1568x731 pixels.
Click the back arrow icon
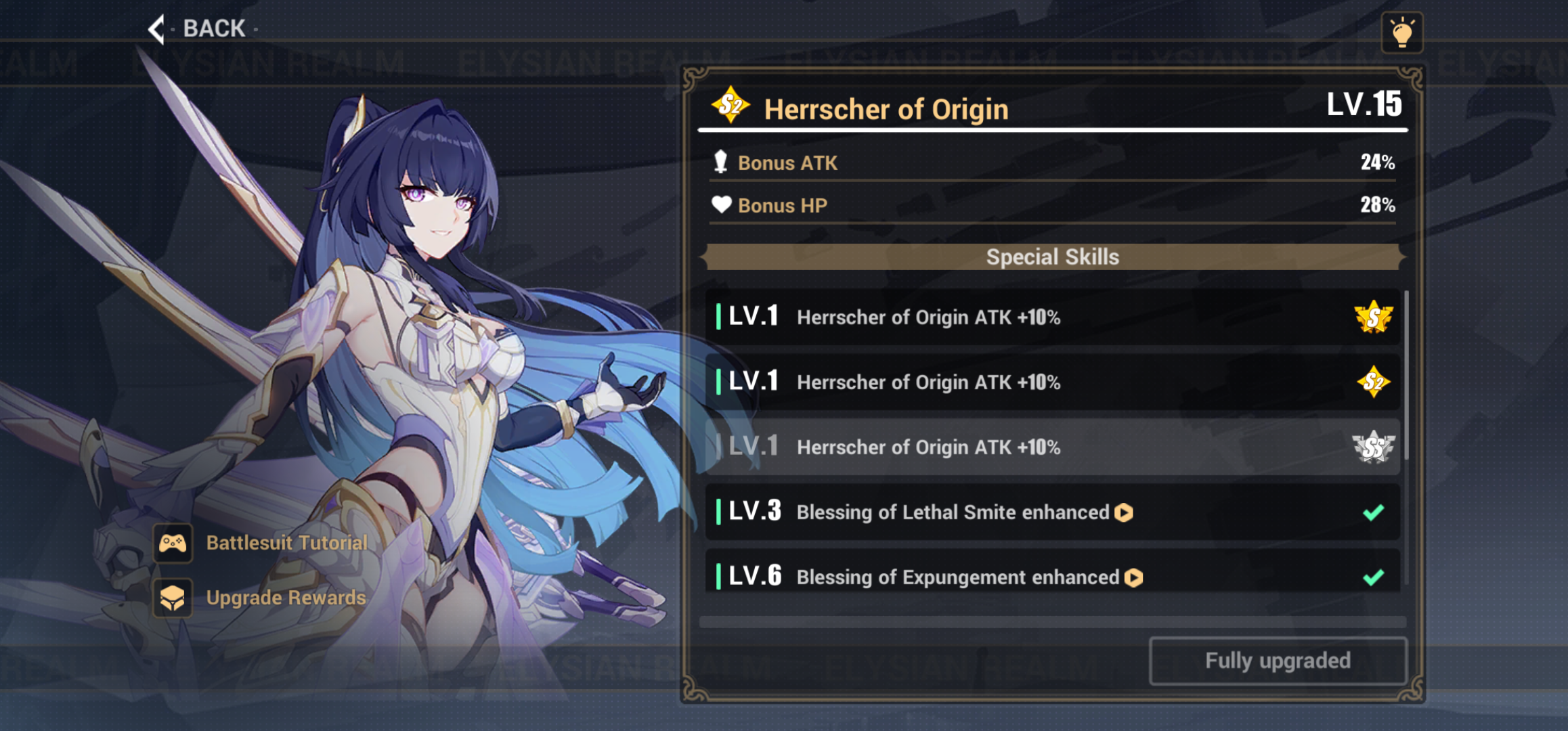[157, 28]
